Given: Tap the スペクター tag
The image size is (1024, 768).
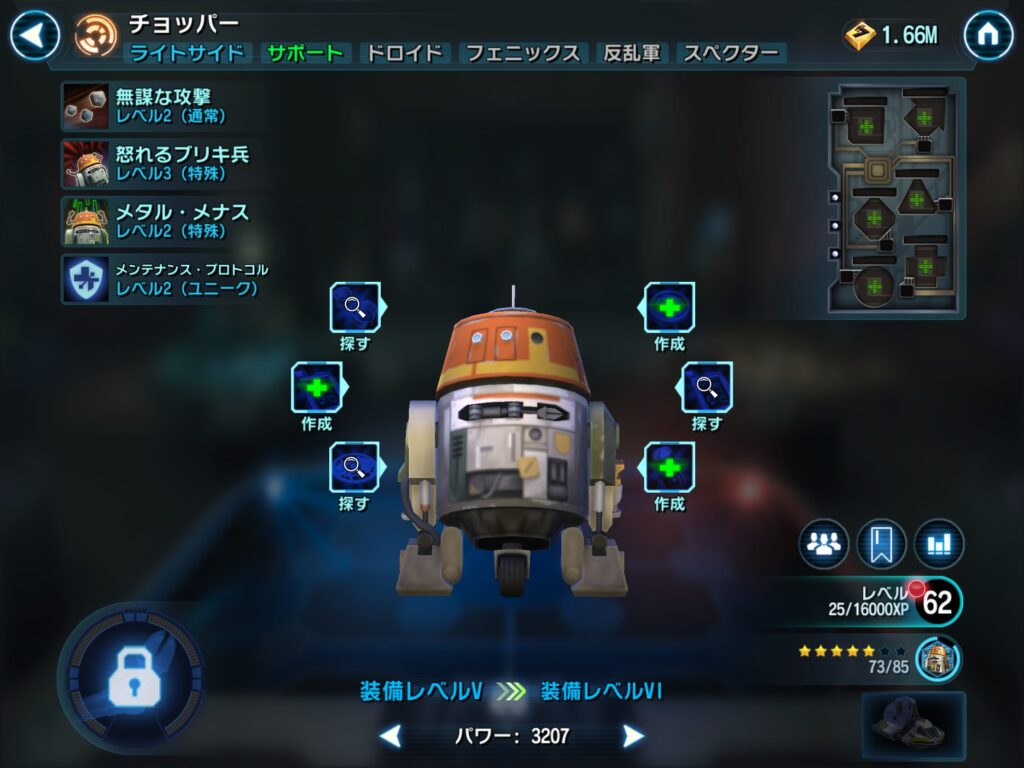Looking at the screenshot, I should pyautogui.click(x=731, y=54).
